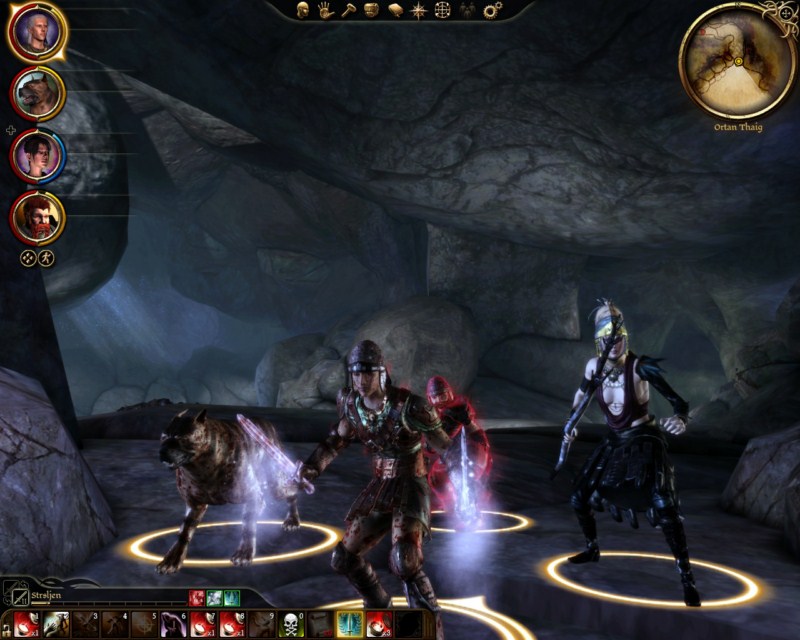The width and height of the screenshot is (800, 640).
Task: Select the mabari war hound portrait
Action: tap(37, 94)
